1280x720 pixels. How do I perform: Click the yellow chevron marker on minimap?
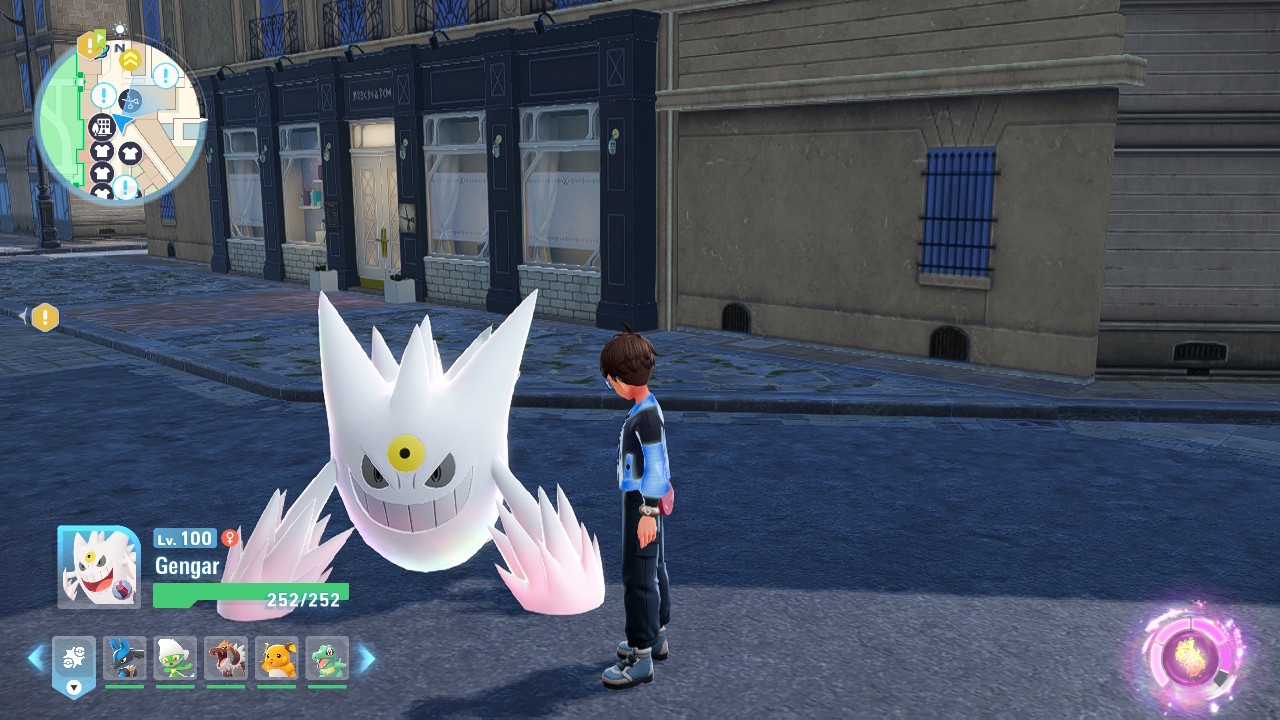130,60
